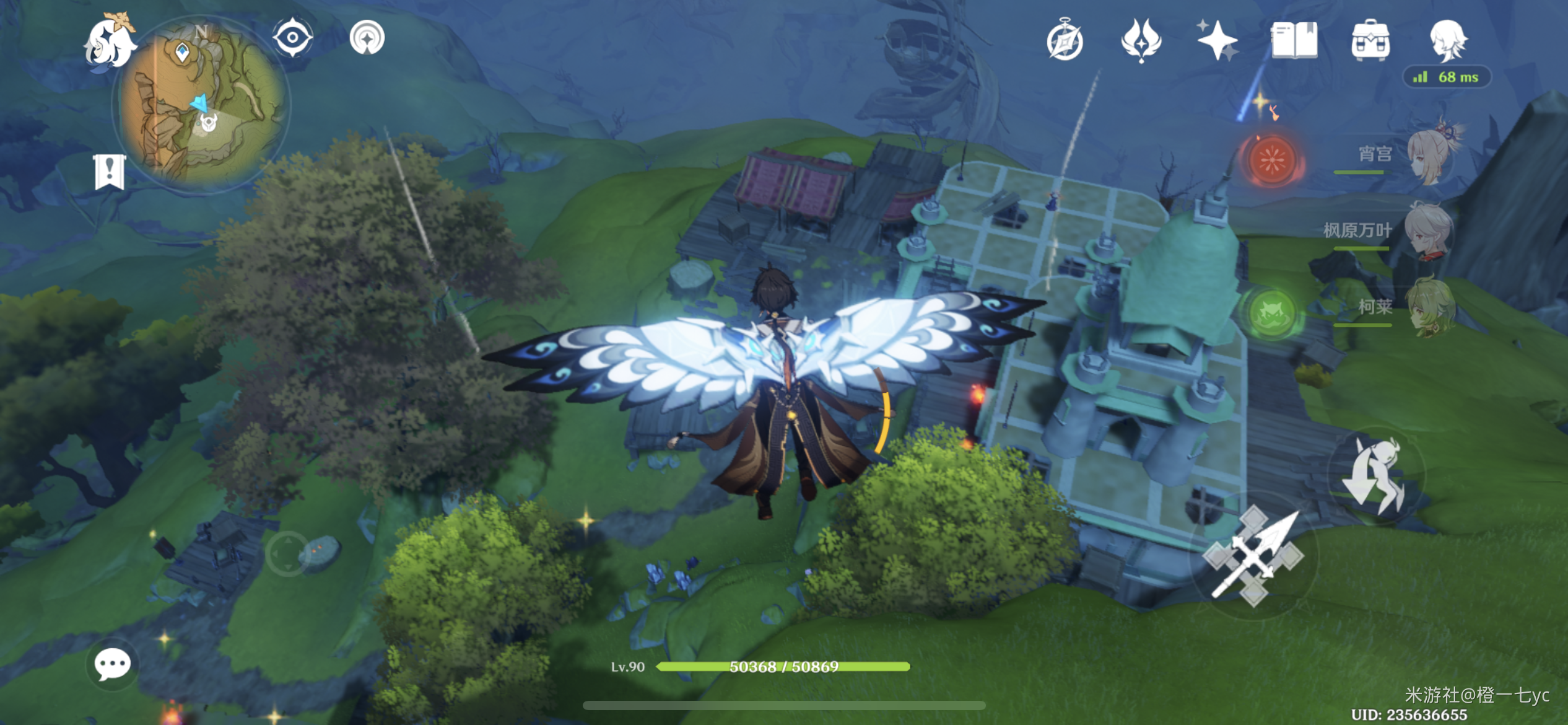Trigger 宵宫's red elemental burst icon
The height and width of the screenshot is (725, 1568).
(1271, 160)
